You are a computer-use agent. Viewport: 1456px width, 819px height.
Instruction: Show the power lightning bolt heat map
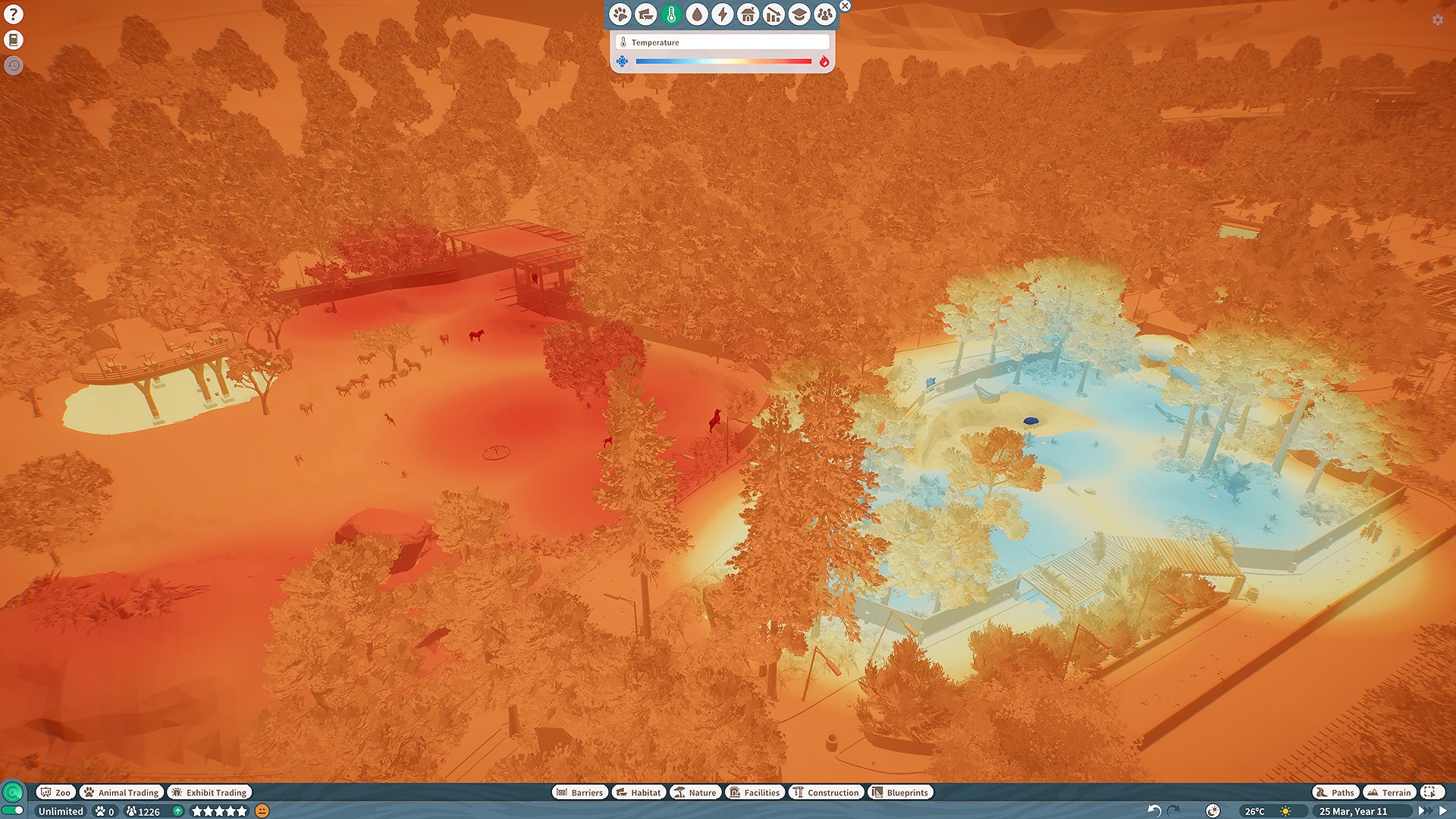(723, 14)
